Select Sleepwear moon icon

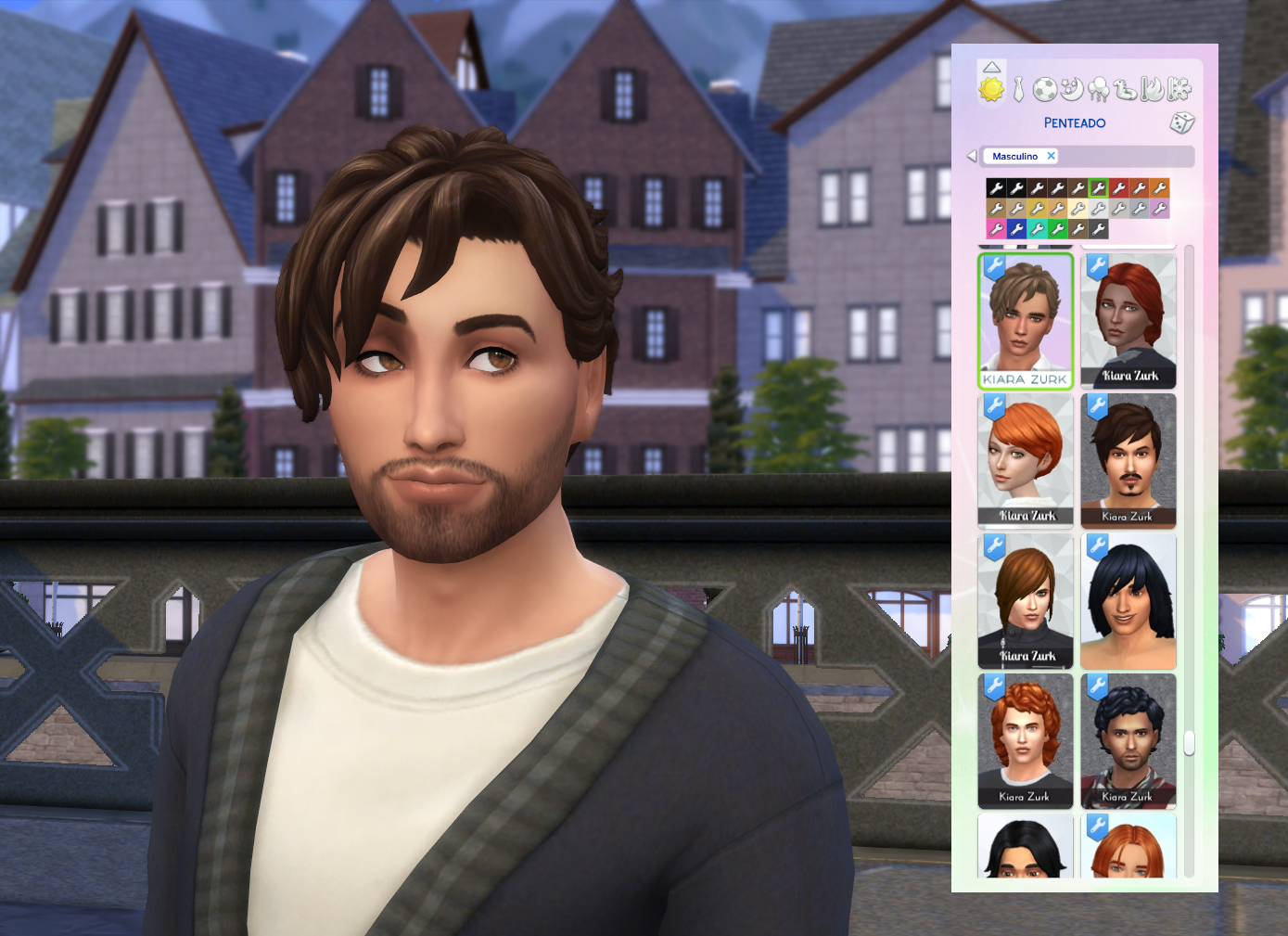click(1071, 89)
